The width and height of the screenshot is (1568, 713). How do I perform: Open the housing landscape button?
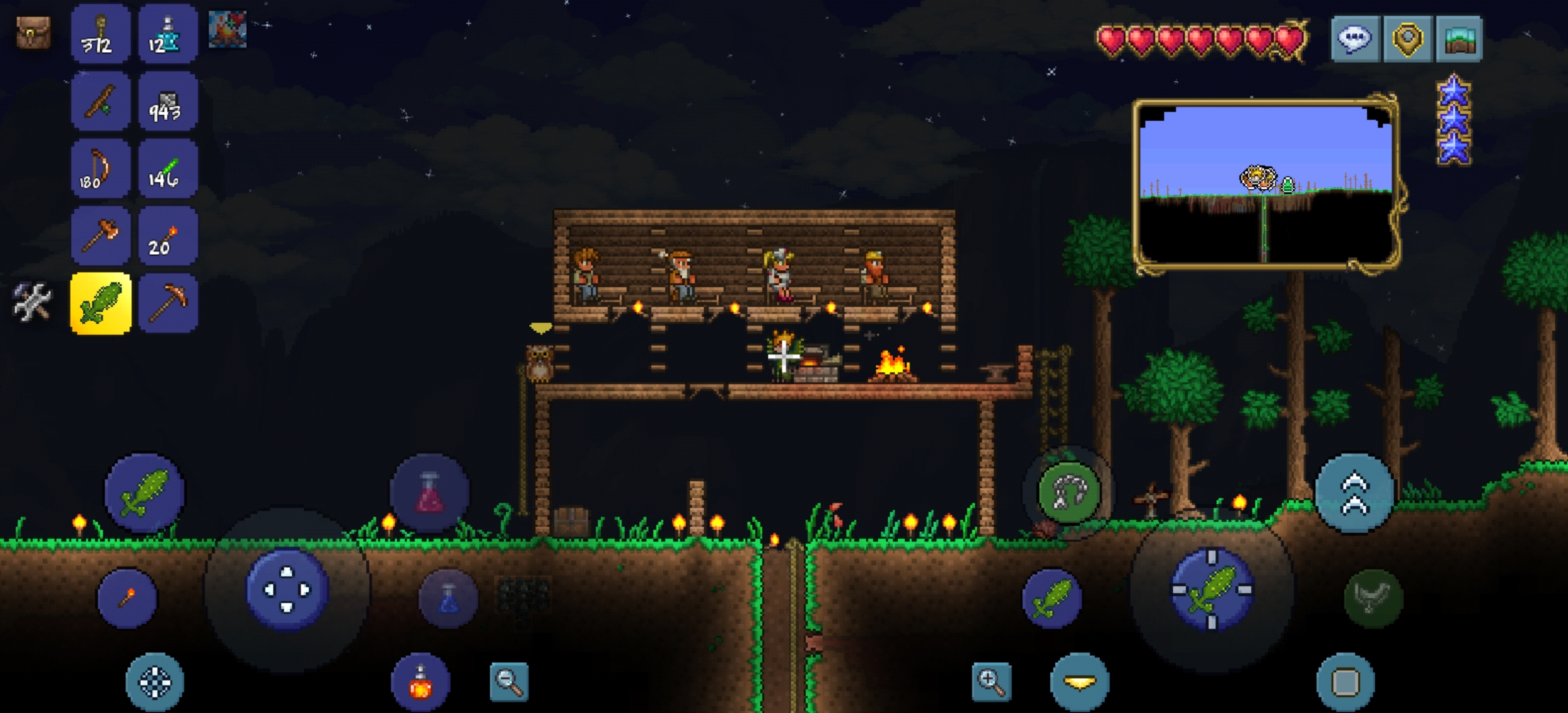point(1459,39)
